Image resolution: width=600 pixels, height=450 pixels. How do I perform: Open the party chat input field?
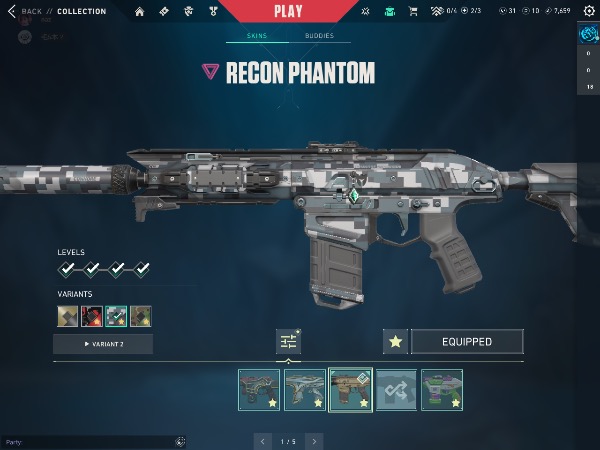pos(90,441)
